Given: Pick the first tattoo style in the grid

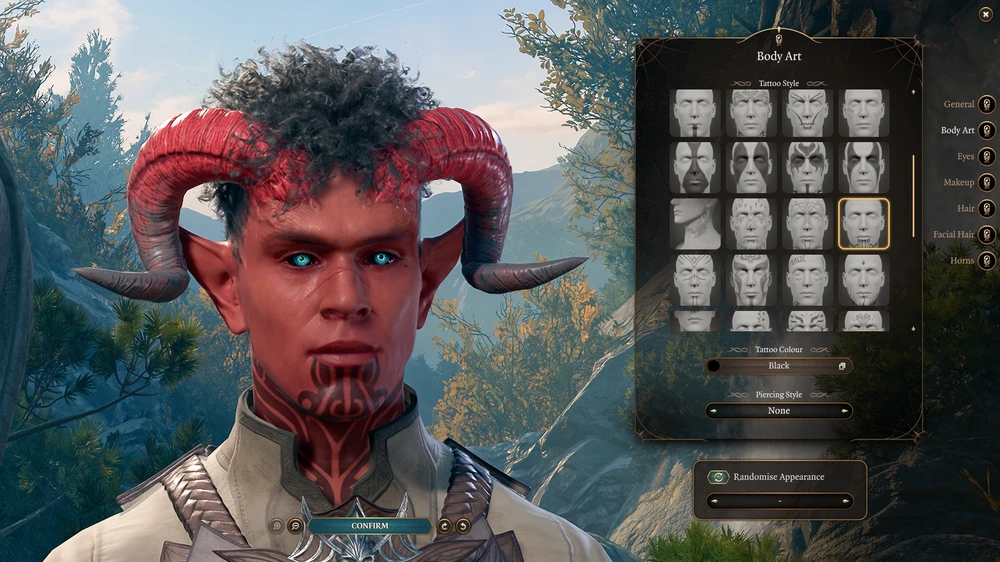Looking at the screenshot, I should [x=694, y=113].
